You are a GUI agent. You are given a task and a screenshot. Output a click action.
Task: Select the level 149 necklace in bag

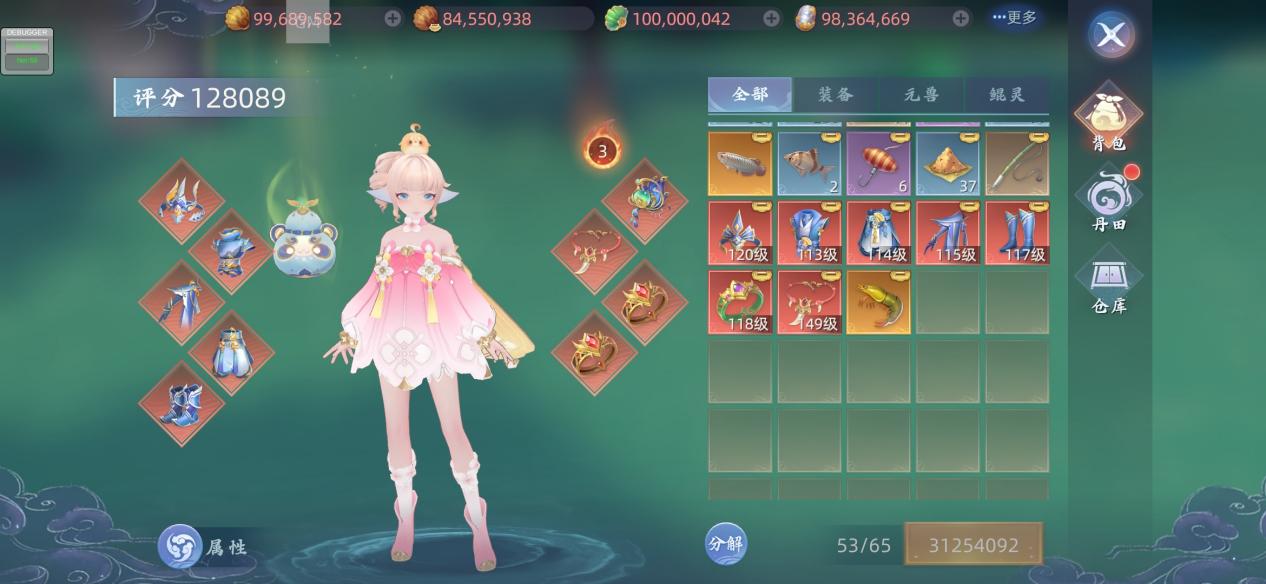click(809, 302)
